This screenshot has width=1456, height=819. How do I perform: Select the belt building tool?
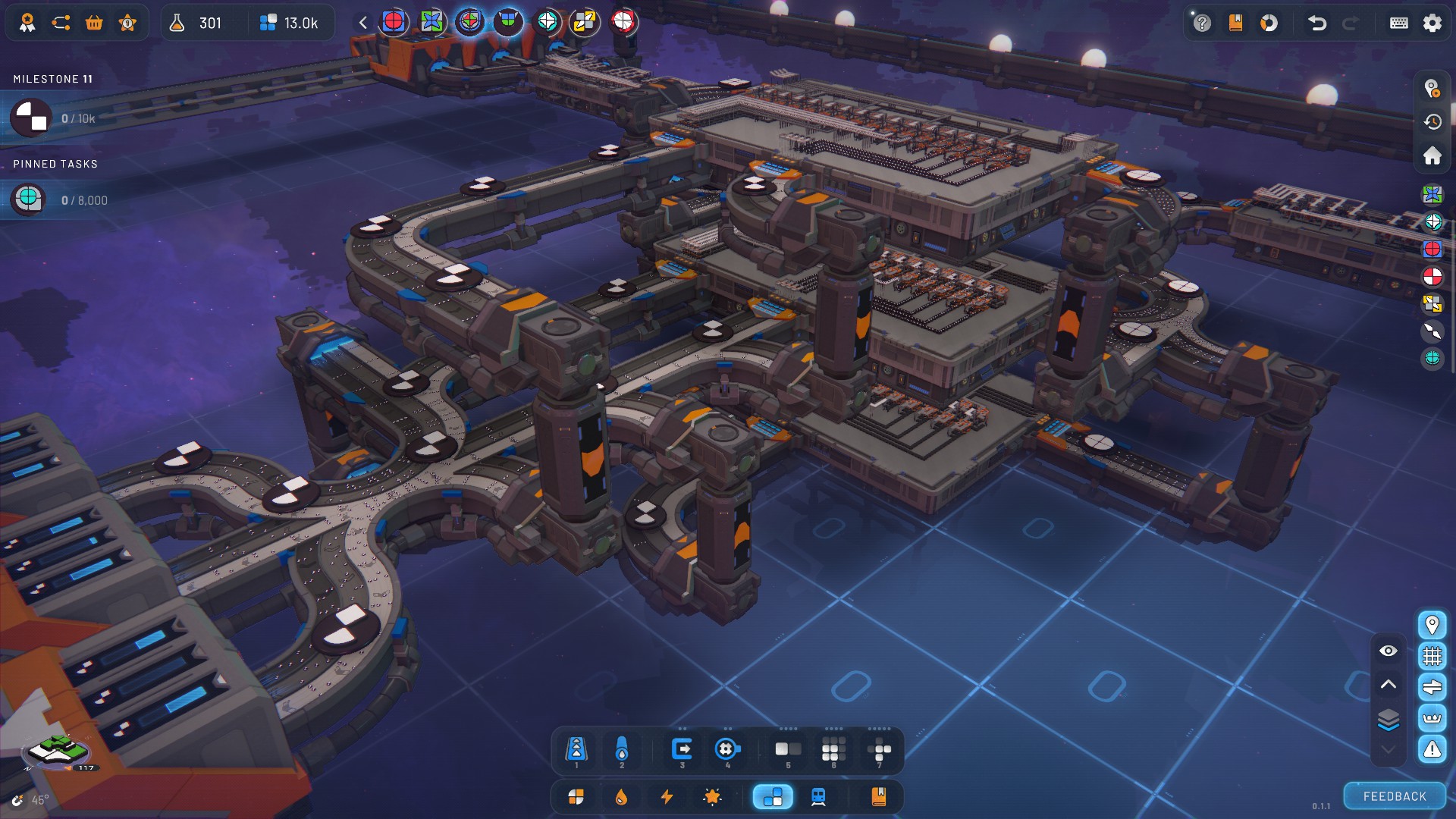pyautogui.click(x=576, y=749)
